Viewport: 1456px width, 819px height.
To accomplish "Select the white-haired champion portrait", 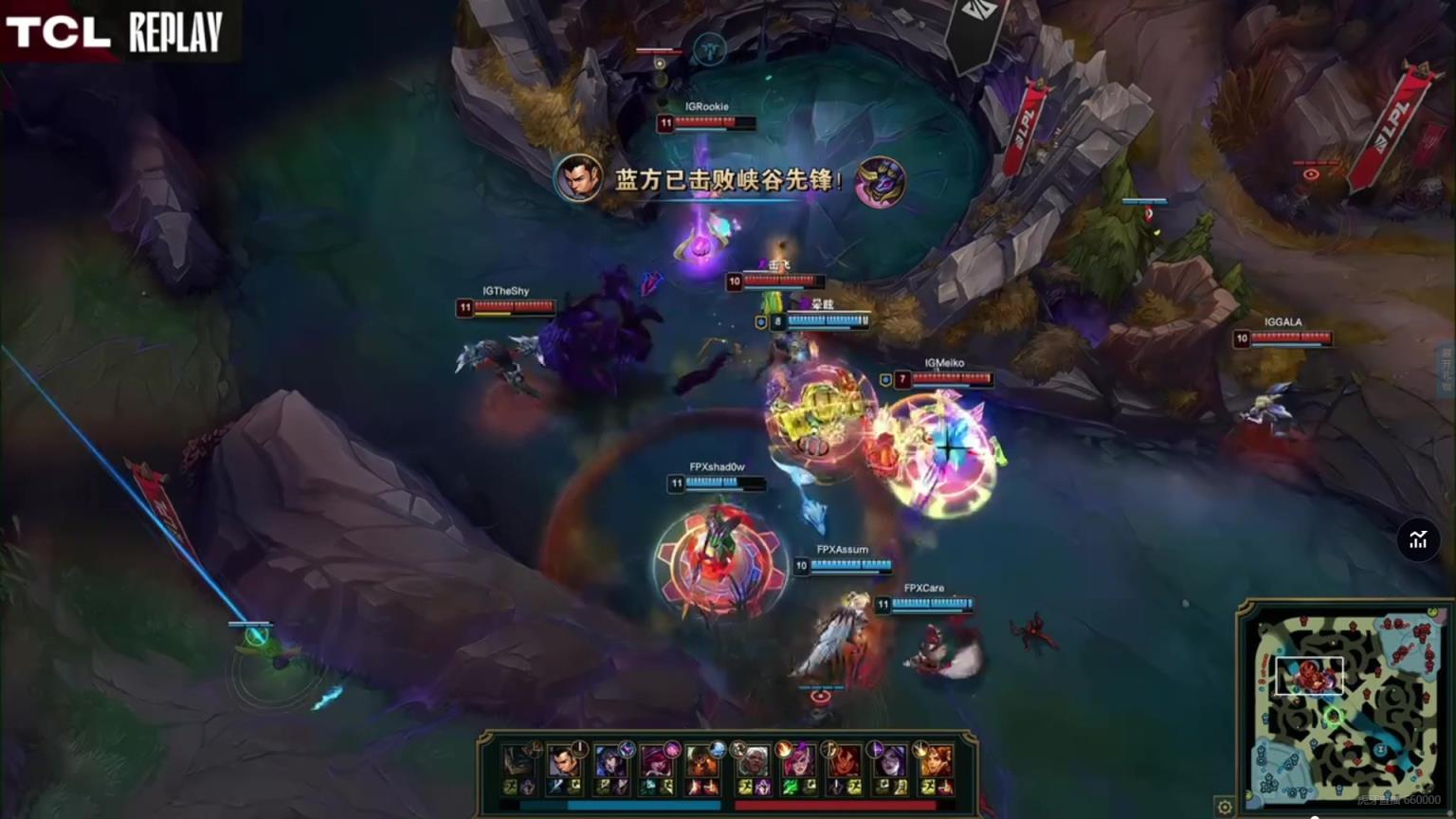I will 753,761.
